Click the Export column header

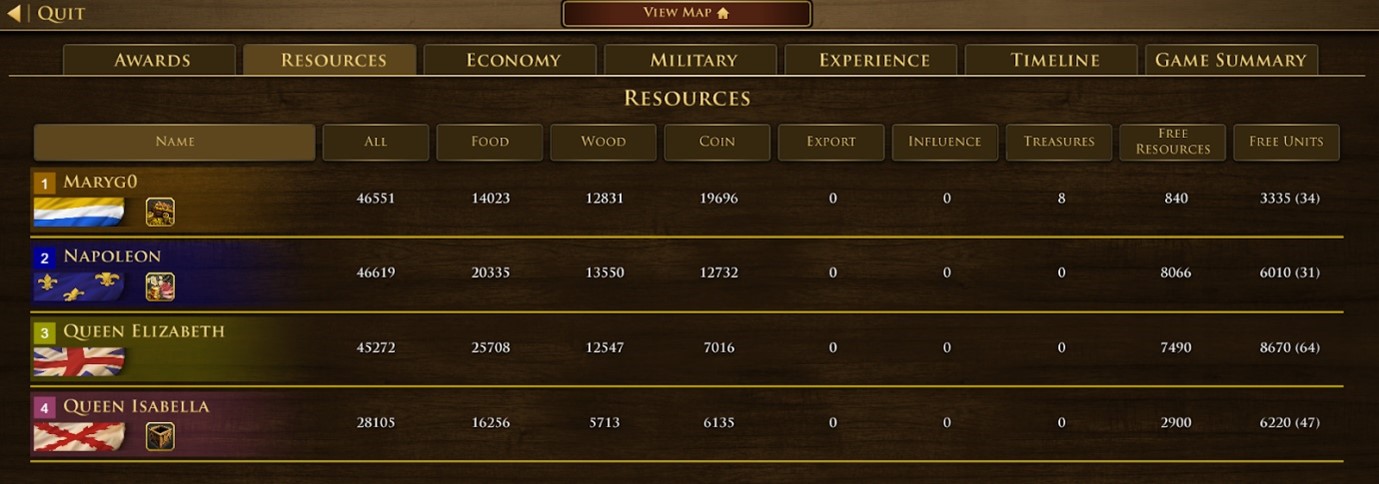coord(831,142)
